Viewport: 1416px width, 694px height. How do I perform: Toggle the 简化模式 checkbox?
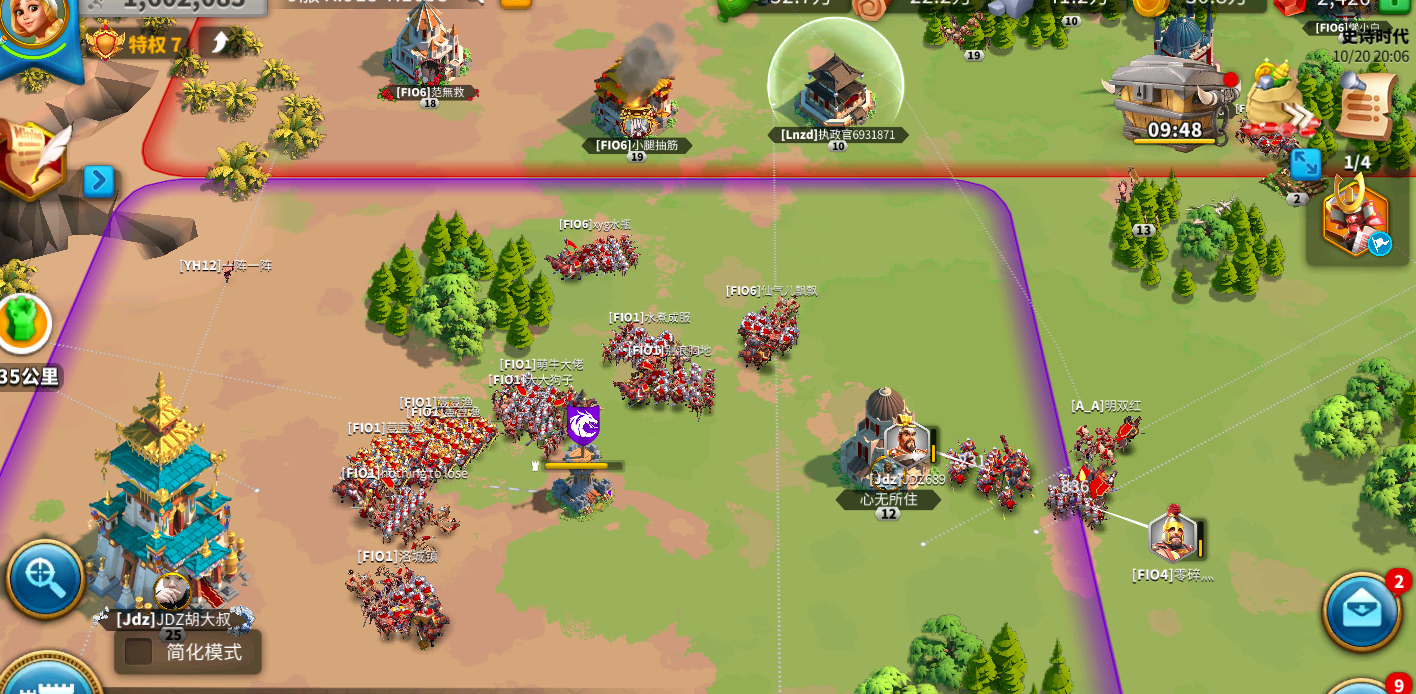(x=139, y=652)
